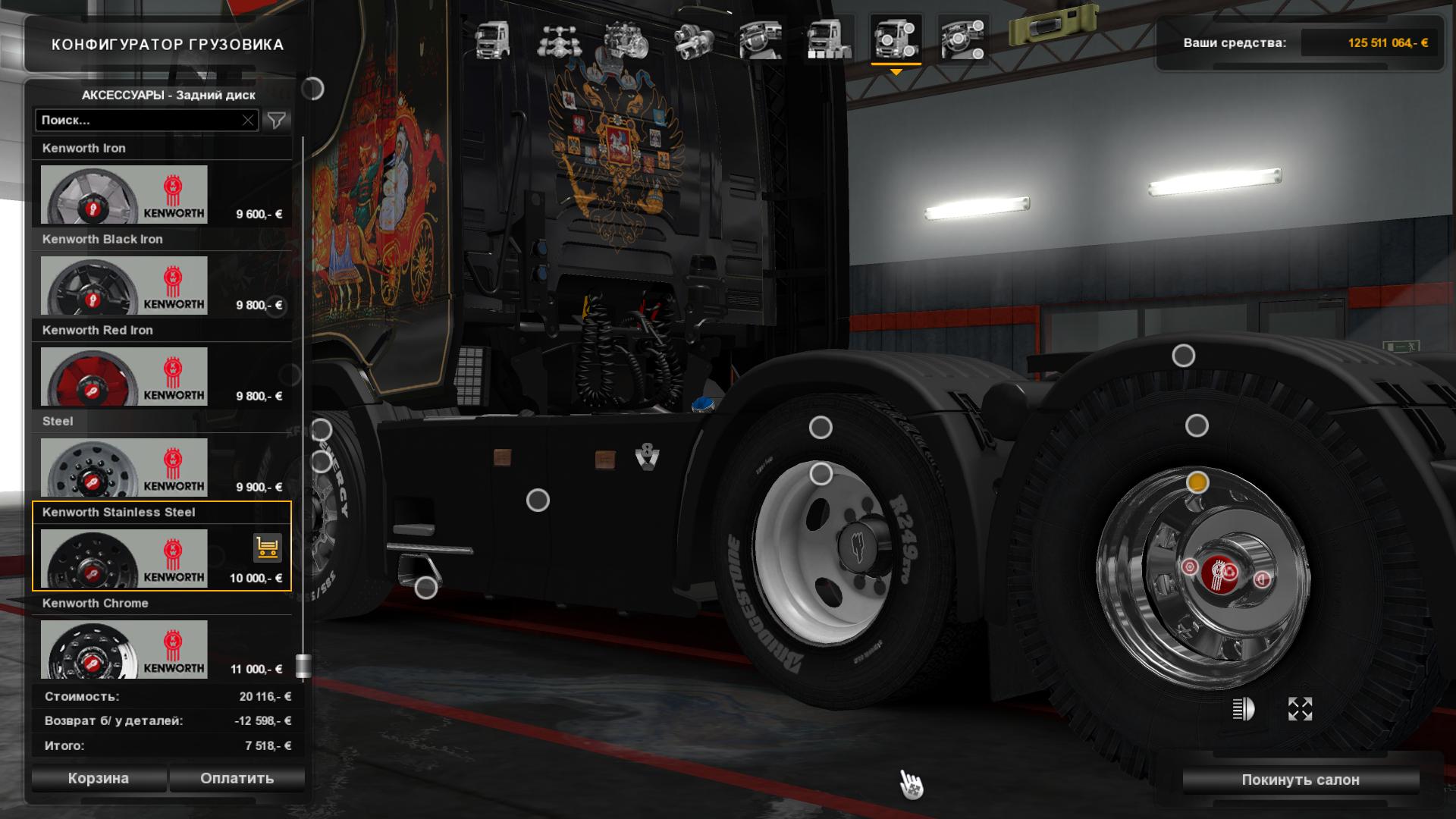Open the chassis axles tab
The height and width of the screenshot is (819, 1456).
point(558,39)
